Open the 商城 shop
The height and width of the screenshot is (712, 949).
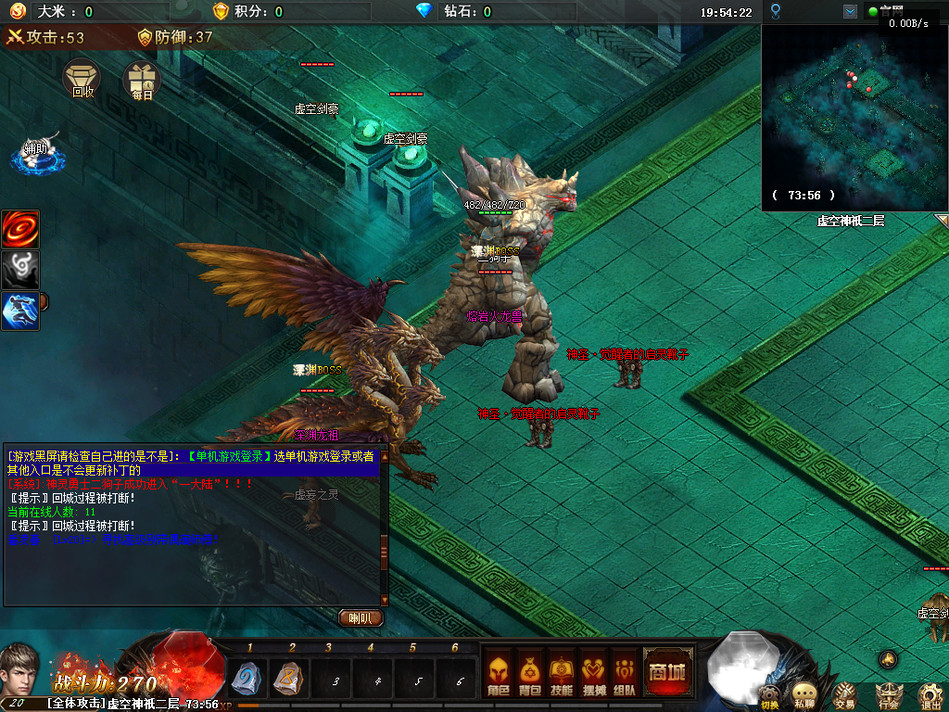[668, 671]
